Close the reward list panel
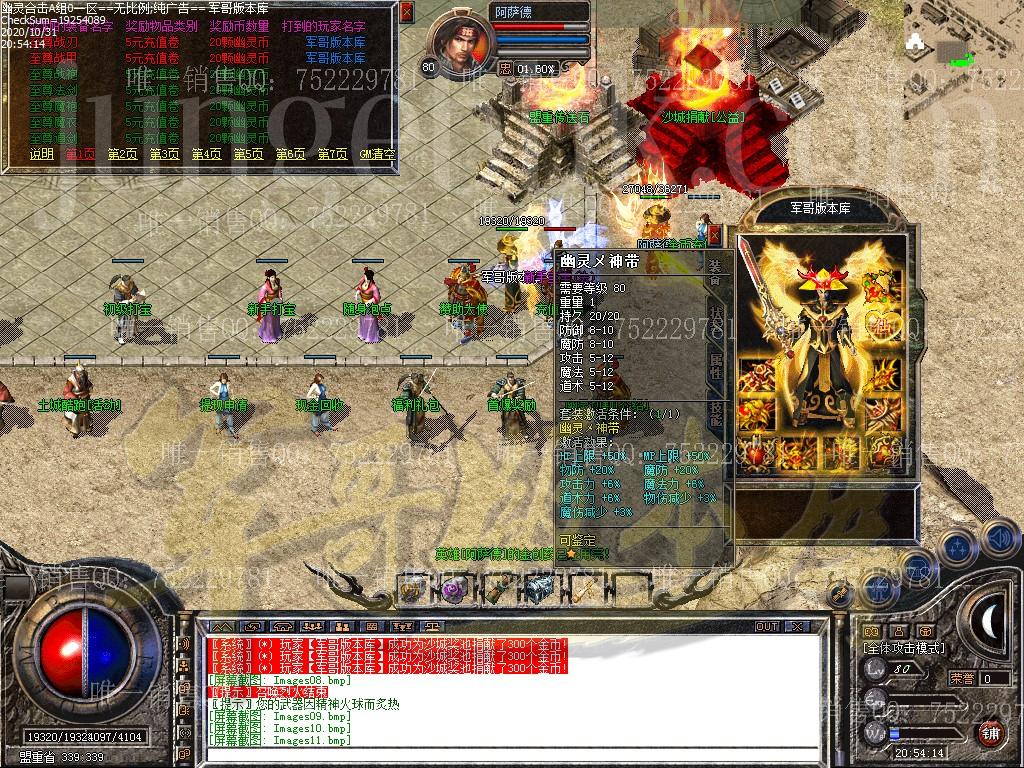The width and height of the screenshot is (1024, 768). pos(406,12)
